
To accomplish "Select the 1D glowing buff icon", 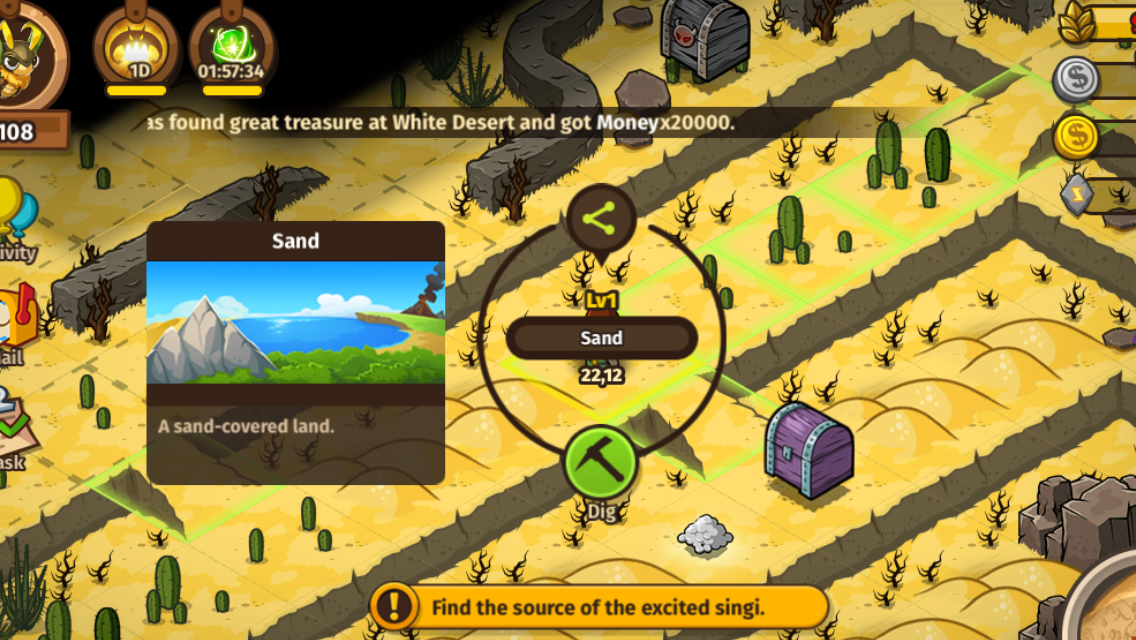I will pos(137,47).
